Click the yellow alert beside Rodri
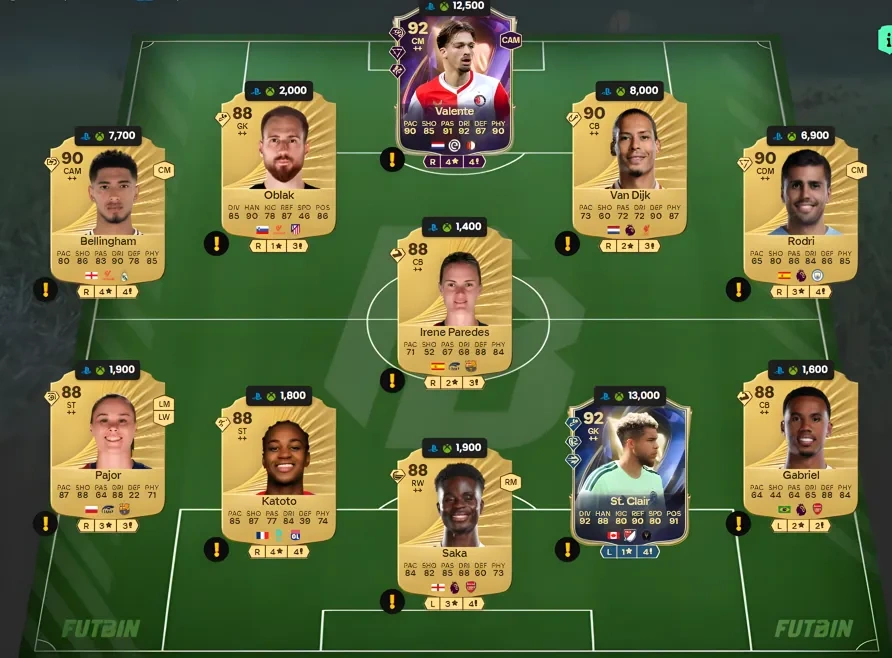Viewport: 892px width, 658px height. [x=738, y=290]
